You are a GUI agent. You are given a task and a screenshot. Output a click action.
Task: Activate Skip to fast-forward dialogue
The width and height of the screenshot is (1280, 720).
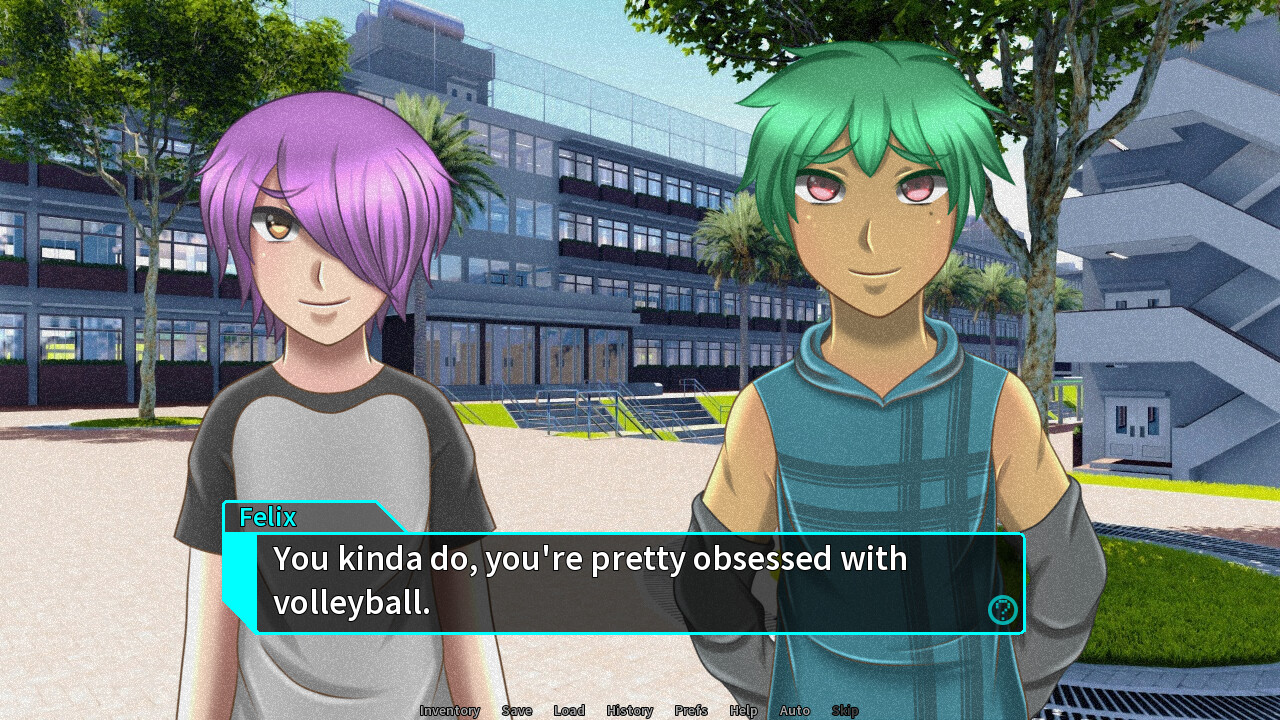[x=845, y=711]
